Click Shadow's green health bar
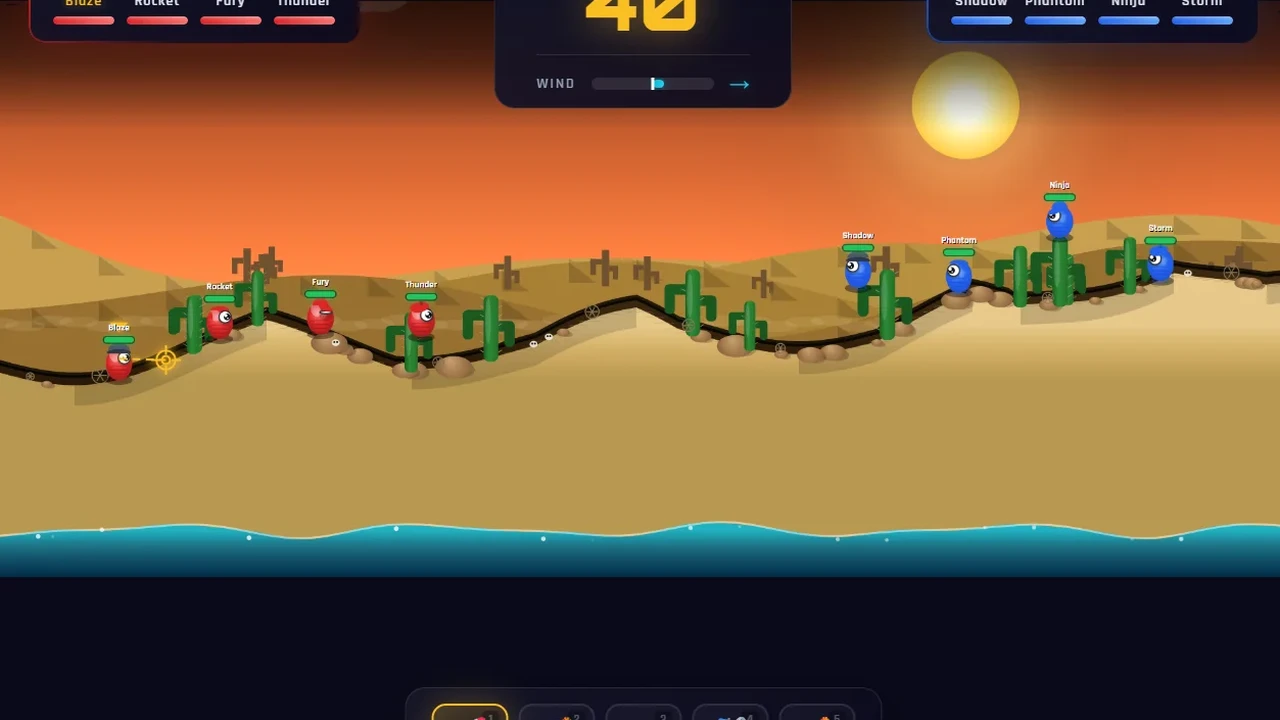The image size is (1280, 720). [x=857, y=246]
